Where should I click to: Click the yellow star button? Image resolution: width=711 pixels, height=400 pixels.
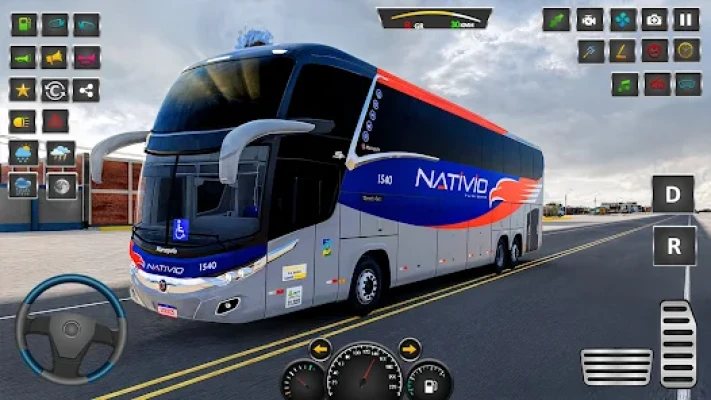[24, 90]
